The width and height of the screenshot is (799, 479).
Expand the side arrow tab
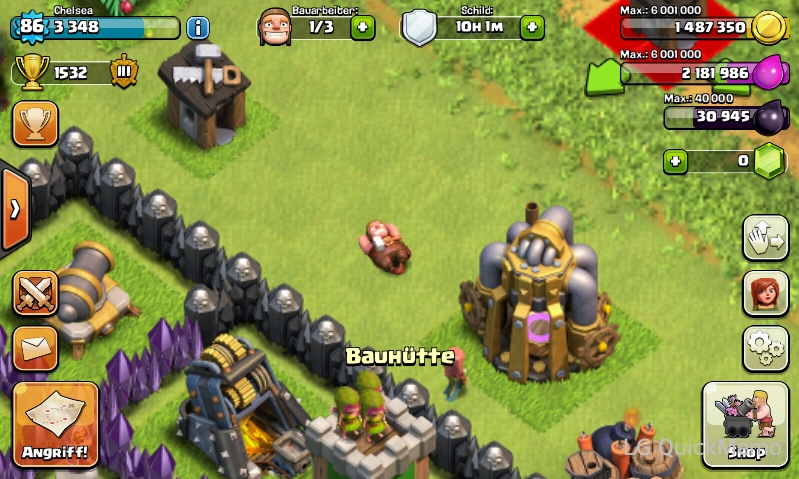[15, 209]
